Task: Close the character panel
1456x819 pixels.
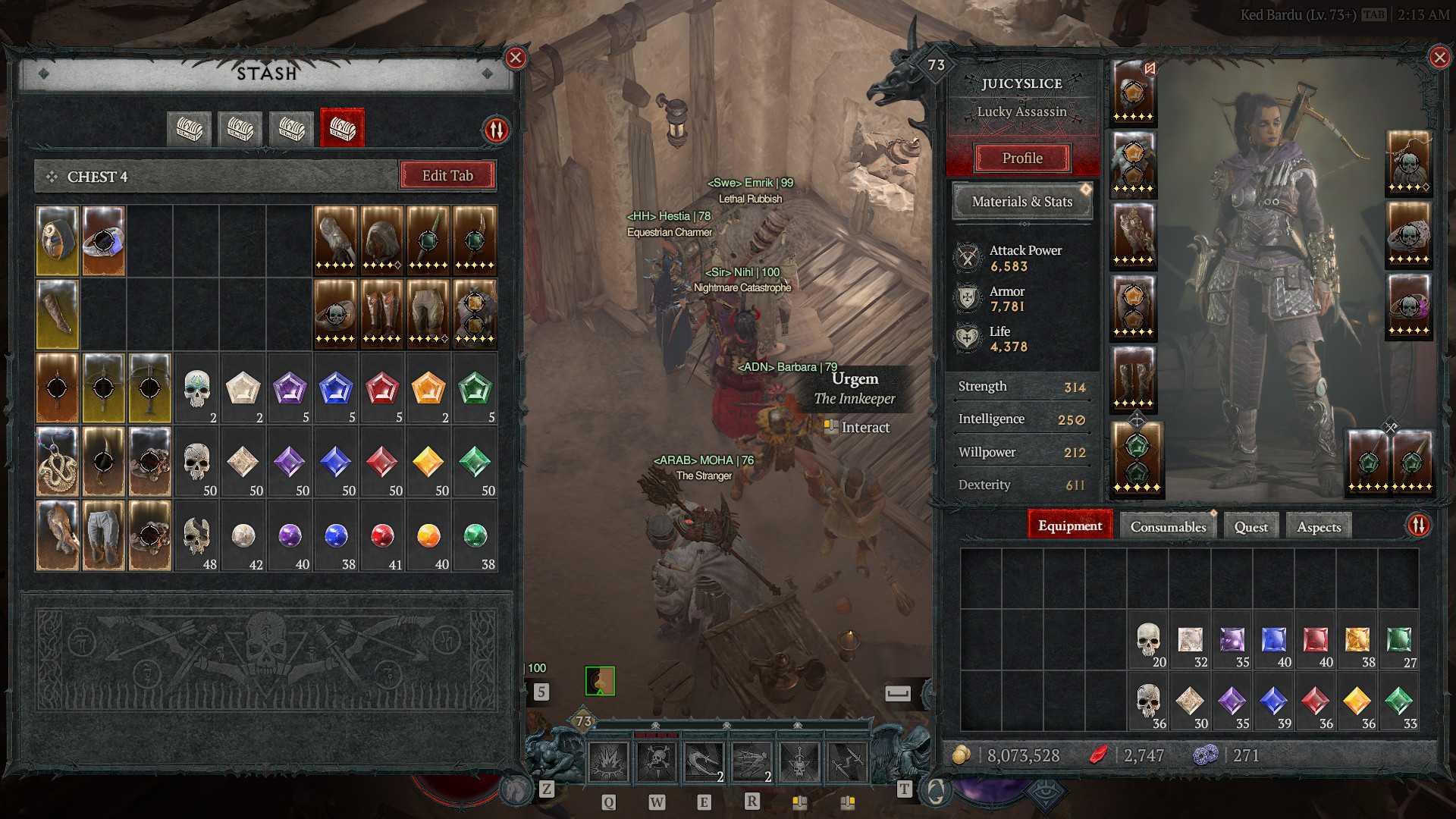Action: coord(1439,58)
